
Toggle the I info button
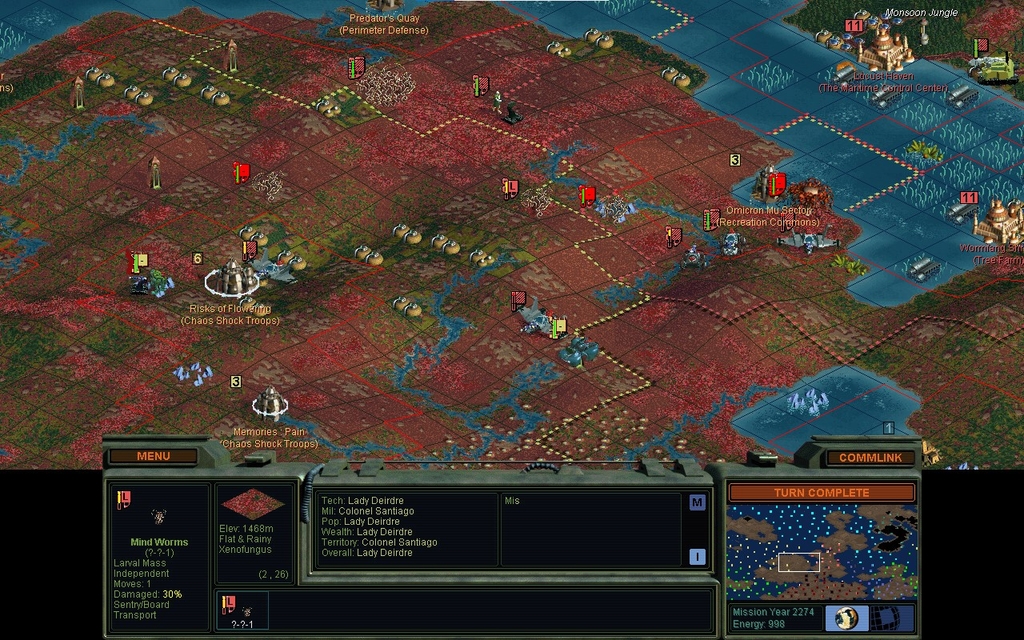coord(697,557)
